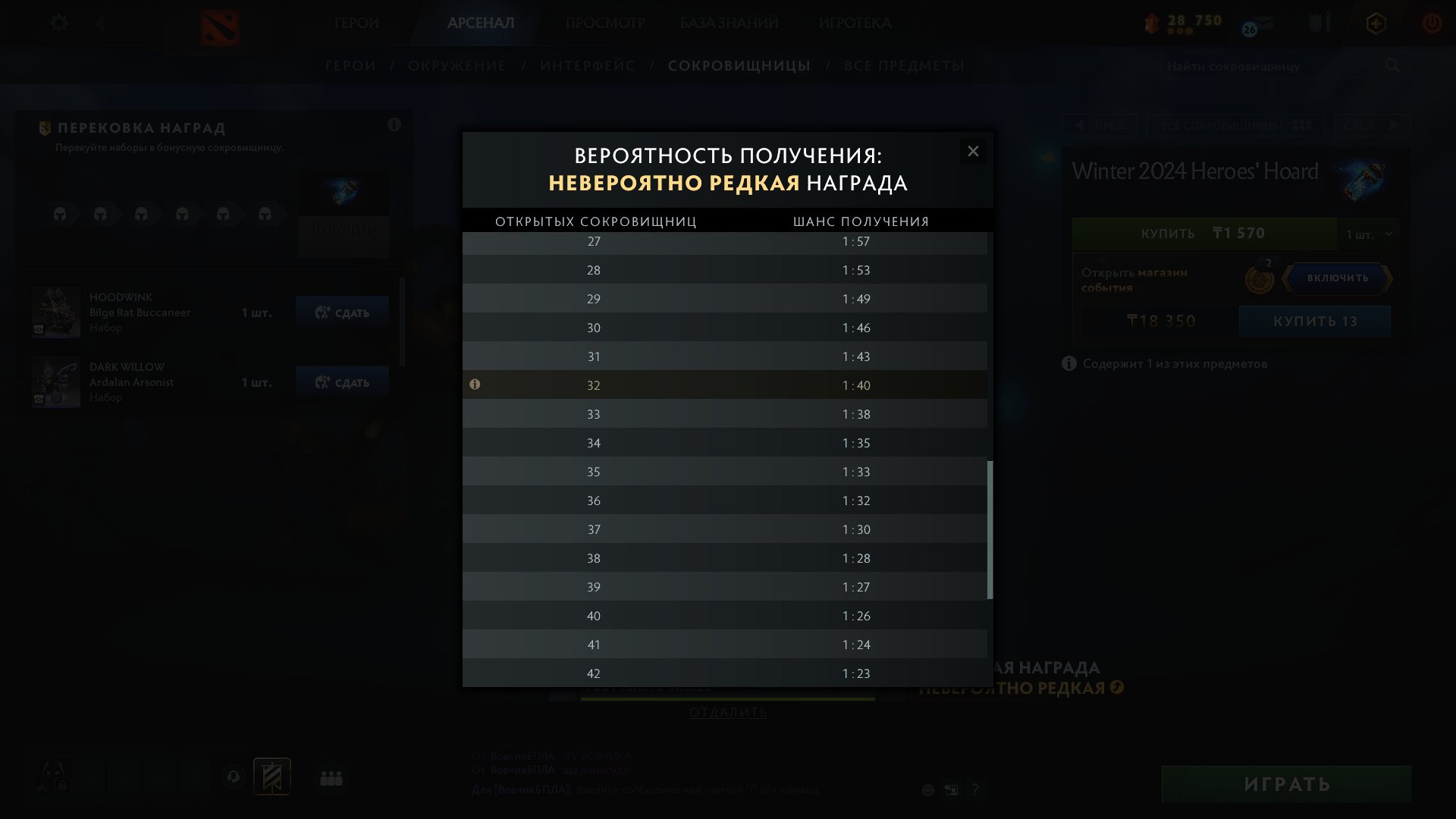Open the СОКРОВИЩНИЦЫ breadcrumb tab
The width and height of the screenshot is (1456, 819).
739,66
